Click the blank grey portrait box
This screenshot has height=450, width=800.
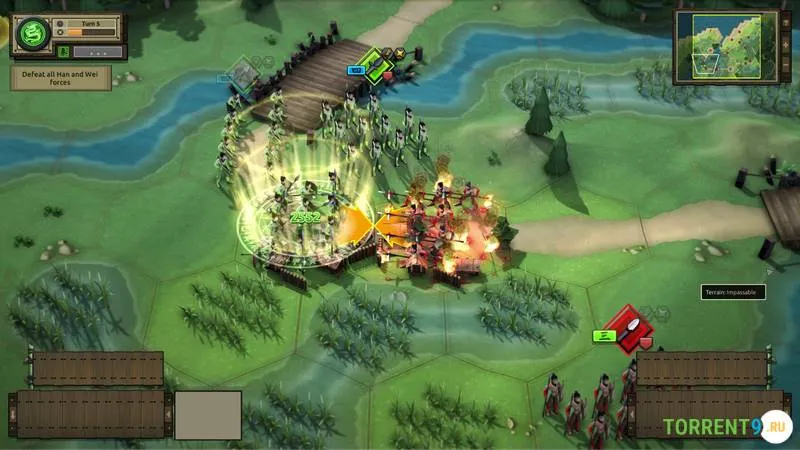click(208, 414)
